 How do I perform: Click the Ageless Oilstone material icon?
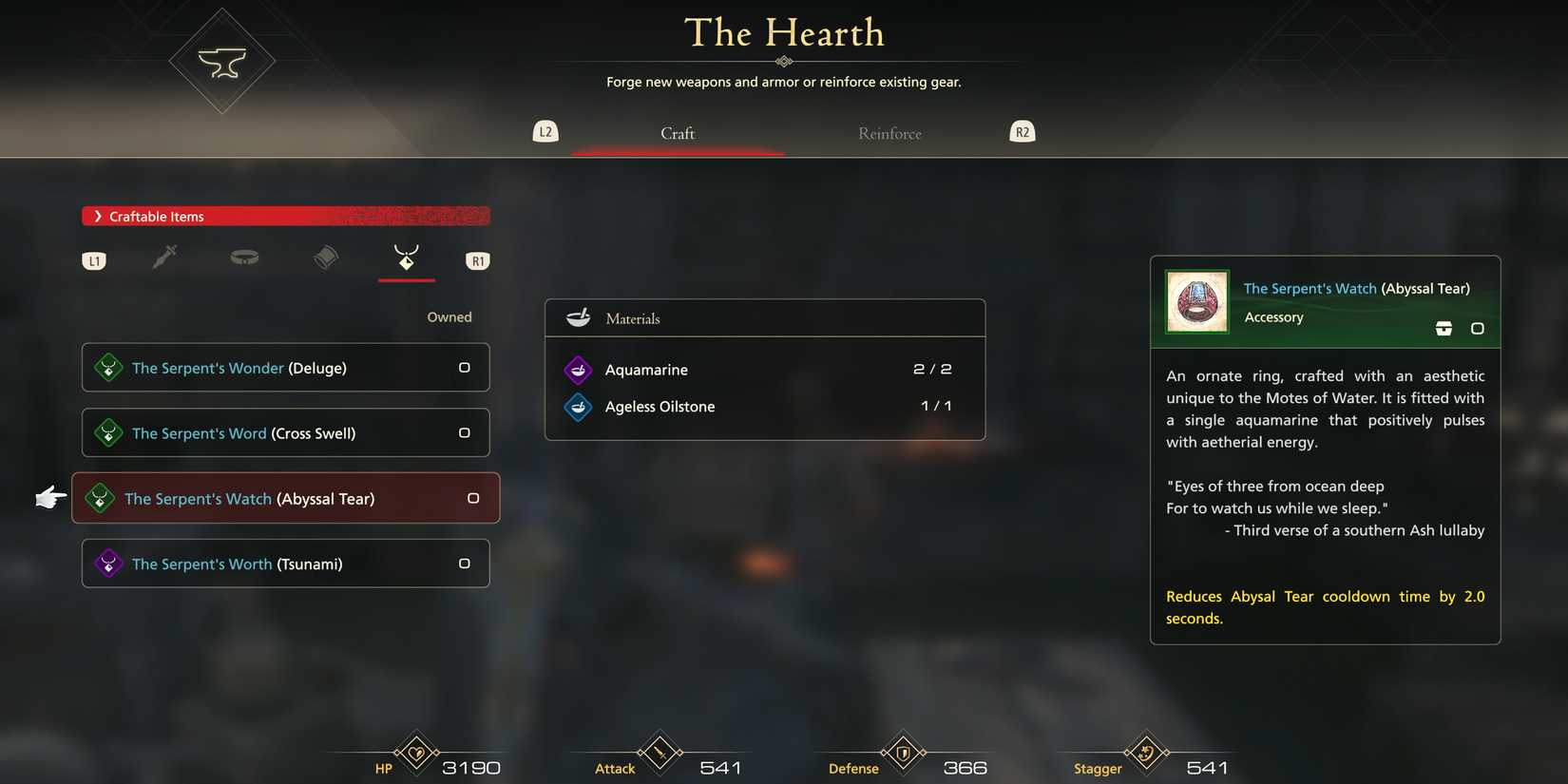[578, 406]
